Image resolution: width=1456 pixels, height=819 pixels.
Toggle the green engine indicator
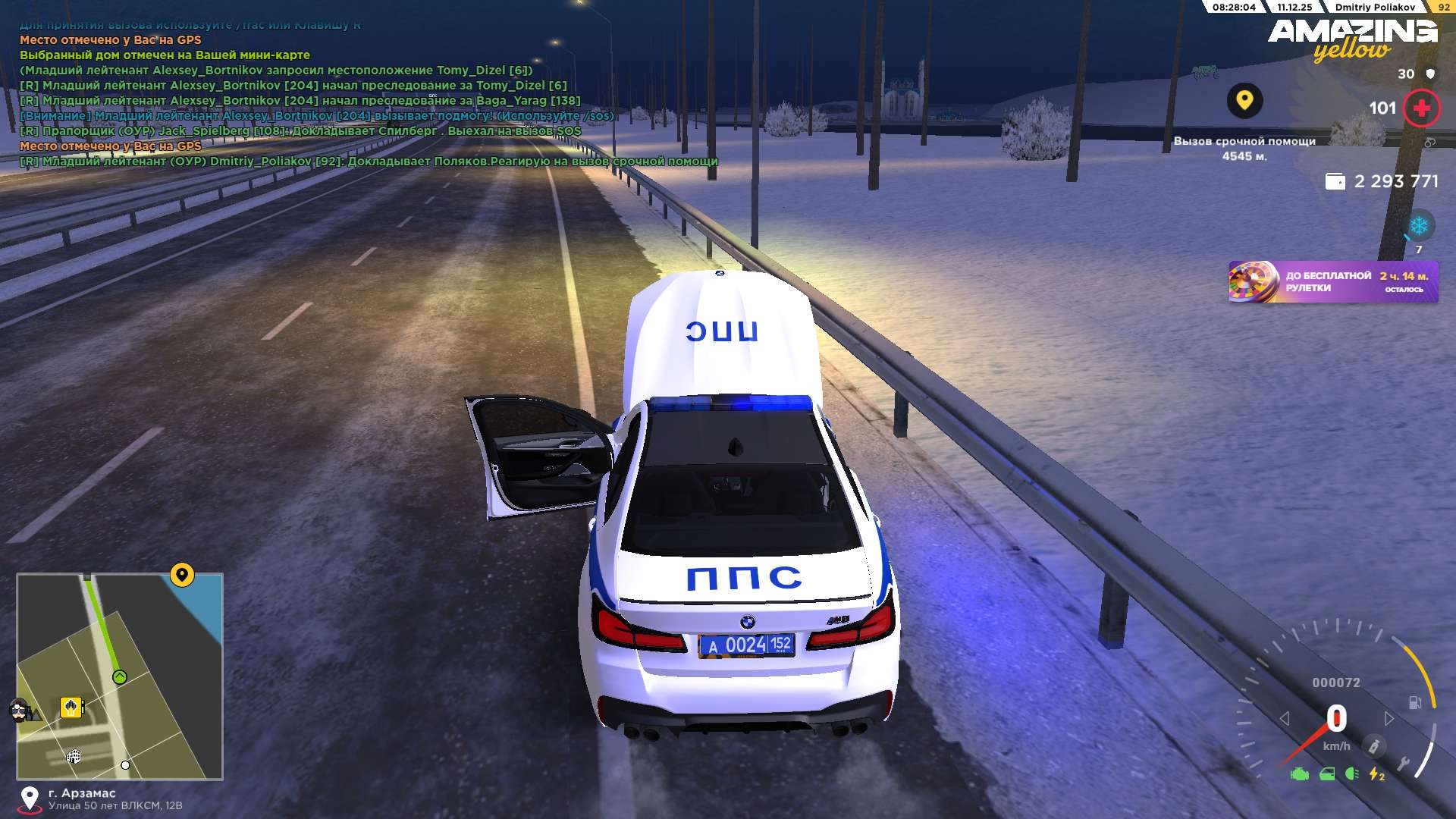click(1300, 774)
